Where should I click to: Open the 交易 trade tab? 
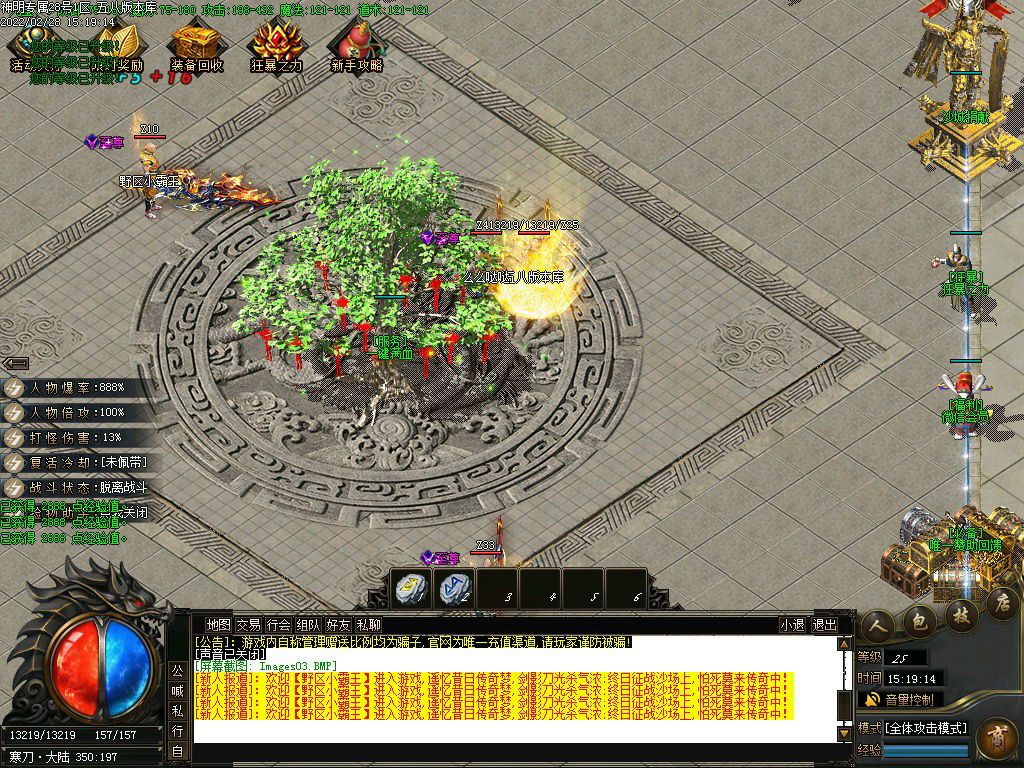pyautogui.click(x=248, y=625)
